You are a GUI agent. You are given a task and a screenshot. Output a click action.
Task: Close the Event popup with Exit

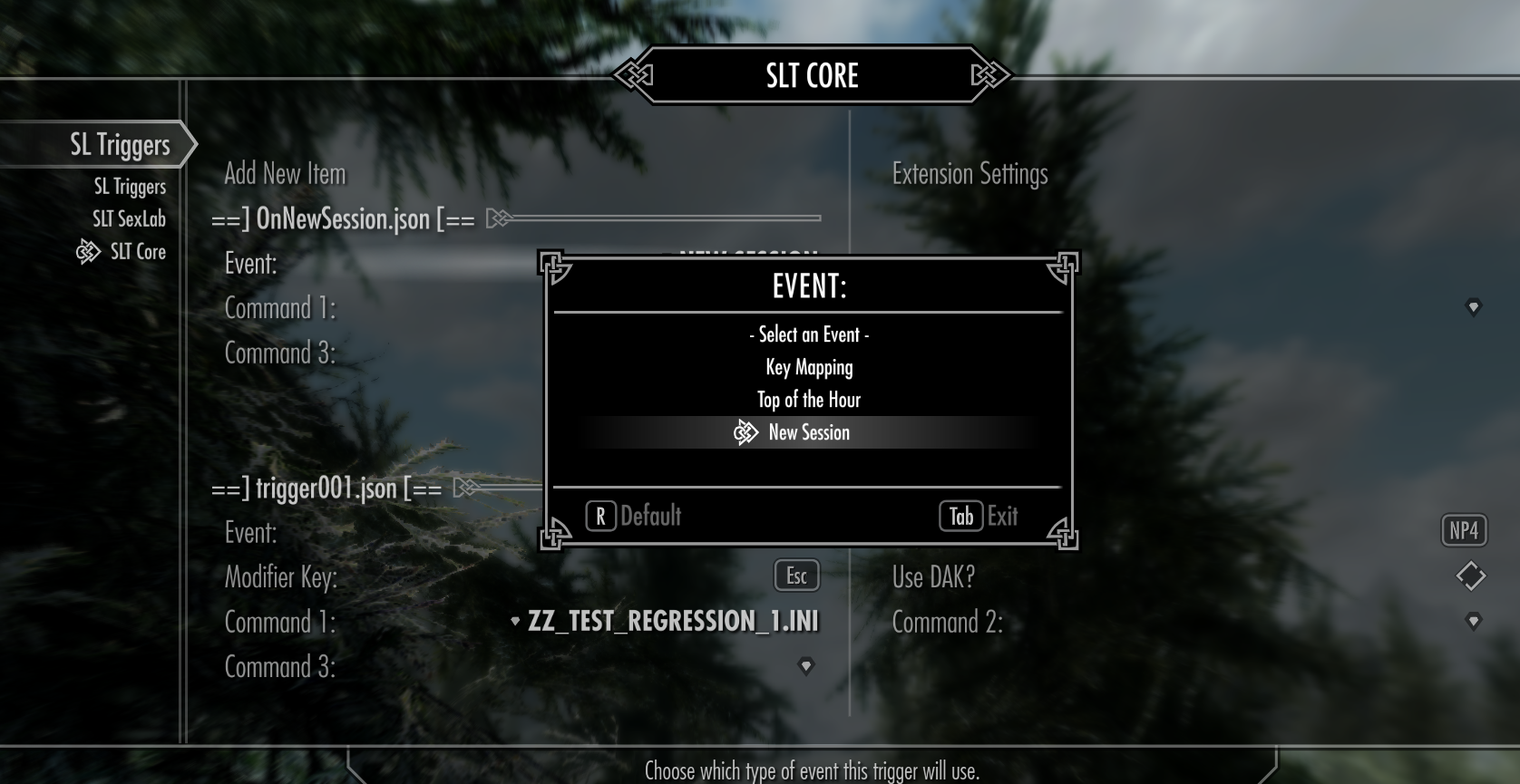[979, 516]
